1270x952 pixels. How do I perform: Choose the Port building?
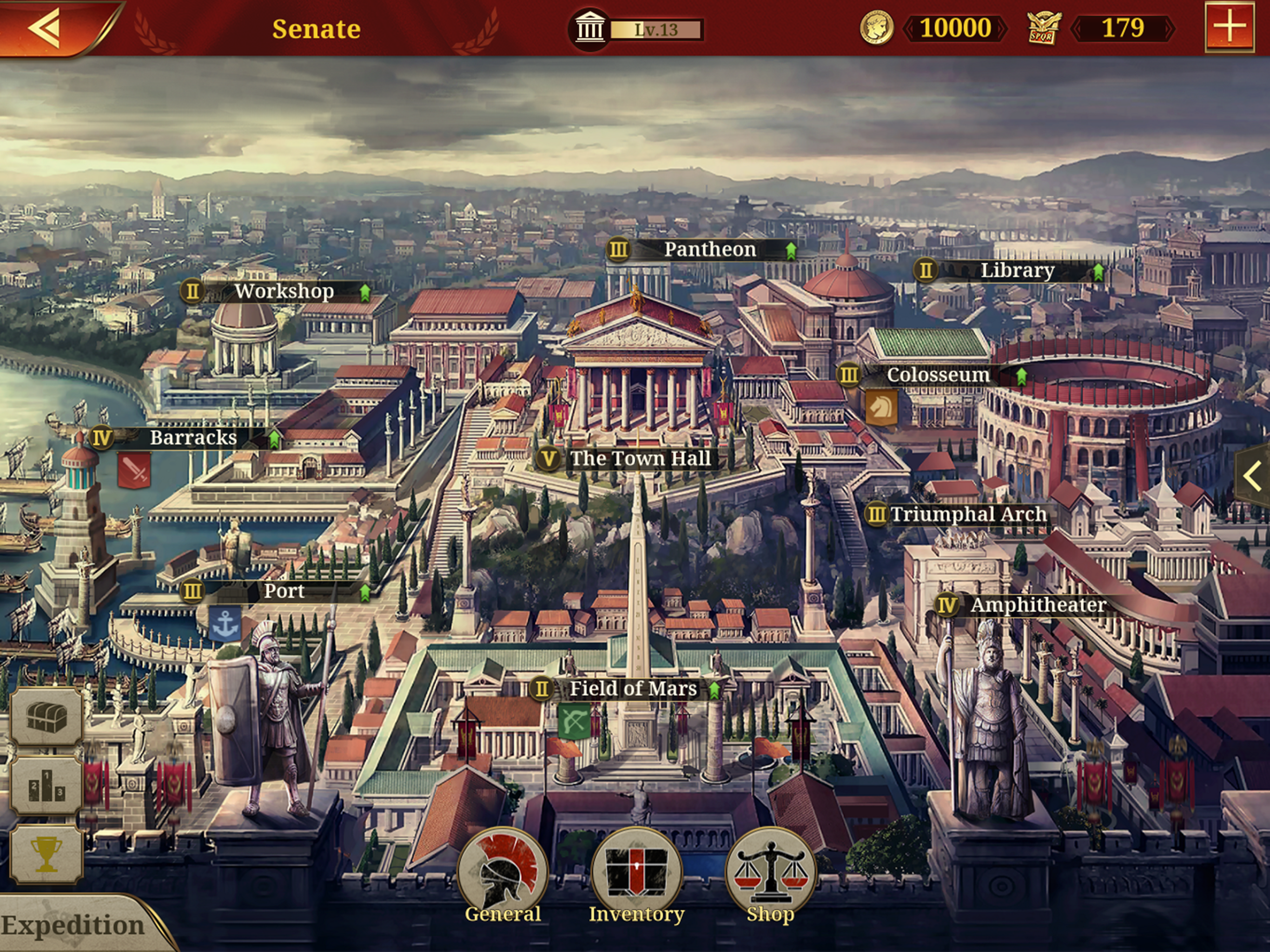[284, 591]
